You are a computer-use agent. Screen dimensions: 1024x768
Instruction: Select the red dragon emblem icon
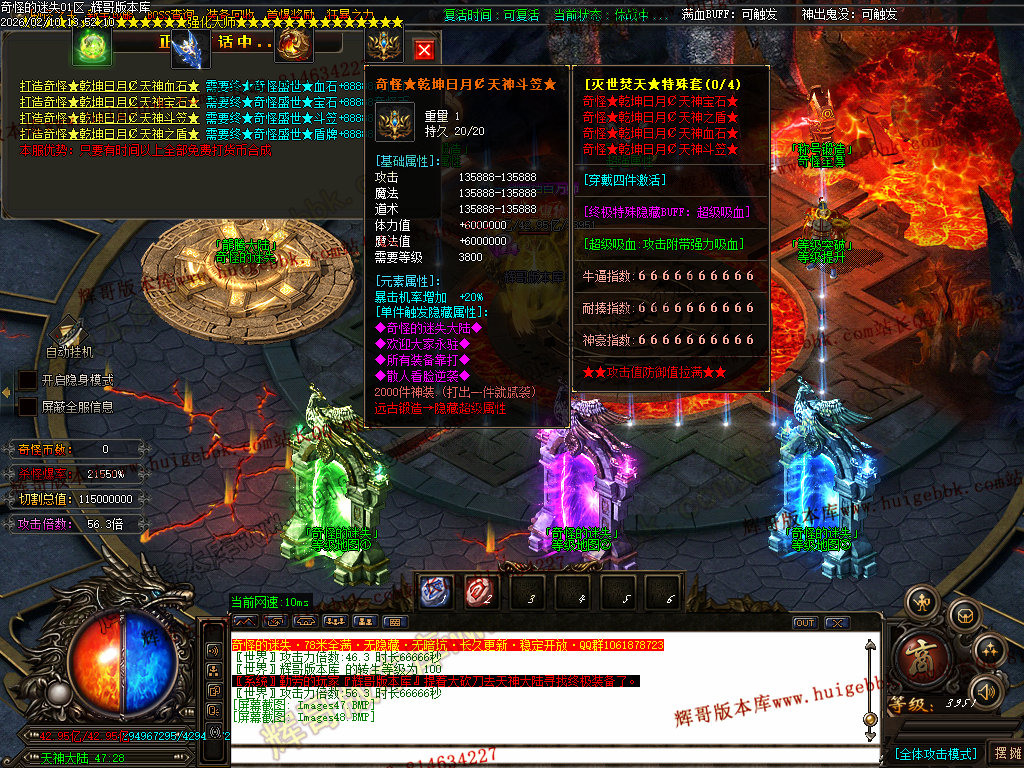(x=294, y=45)
